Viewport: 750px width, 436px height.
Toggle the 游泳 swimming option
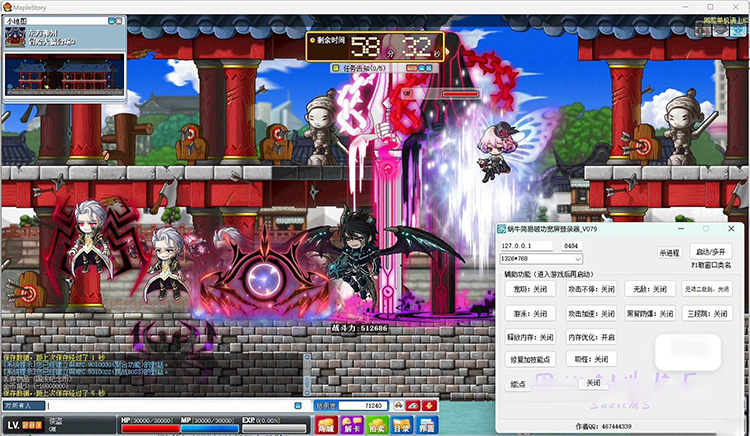coord(532,313)
